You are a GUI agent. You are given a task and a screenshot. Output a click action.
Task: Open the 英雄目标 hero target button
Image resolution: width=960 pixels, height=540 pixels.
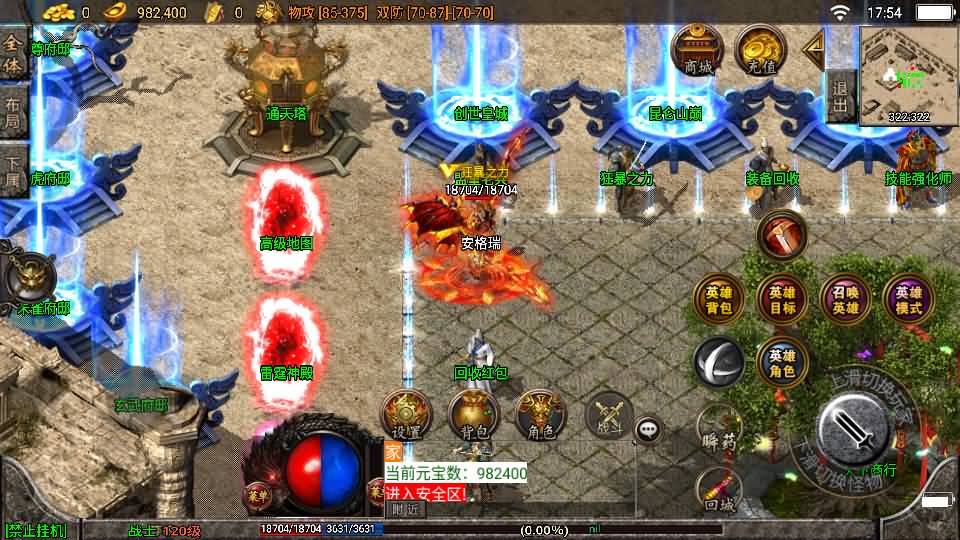point(782,300)
